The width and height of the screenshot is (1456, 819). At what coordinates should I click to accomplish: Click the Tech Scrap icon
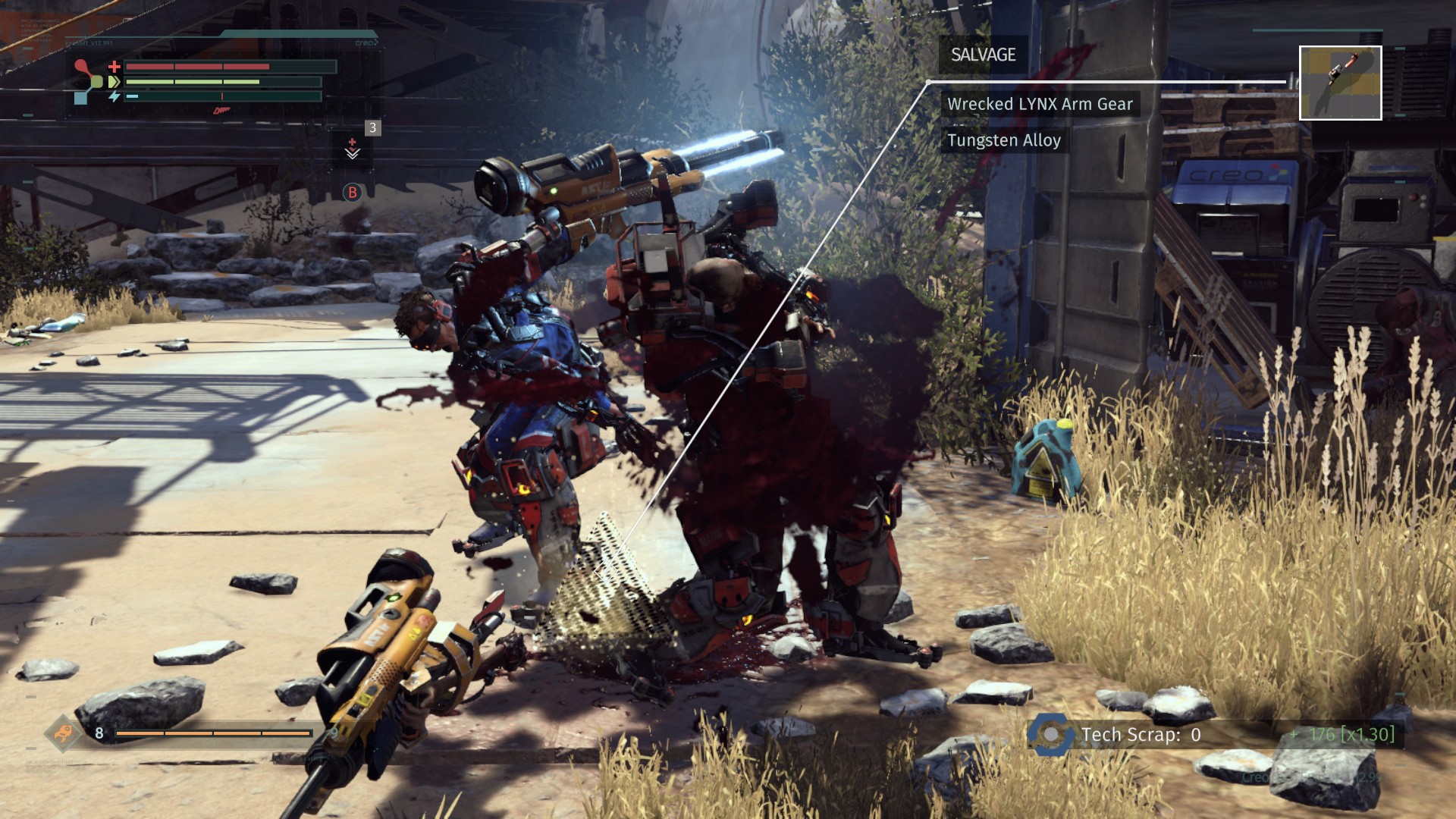1050,734
